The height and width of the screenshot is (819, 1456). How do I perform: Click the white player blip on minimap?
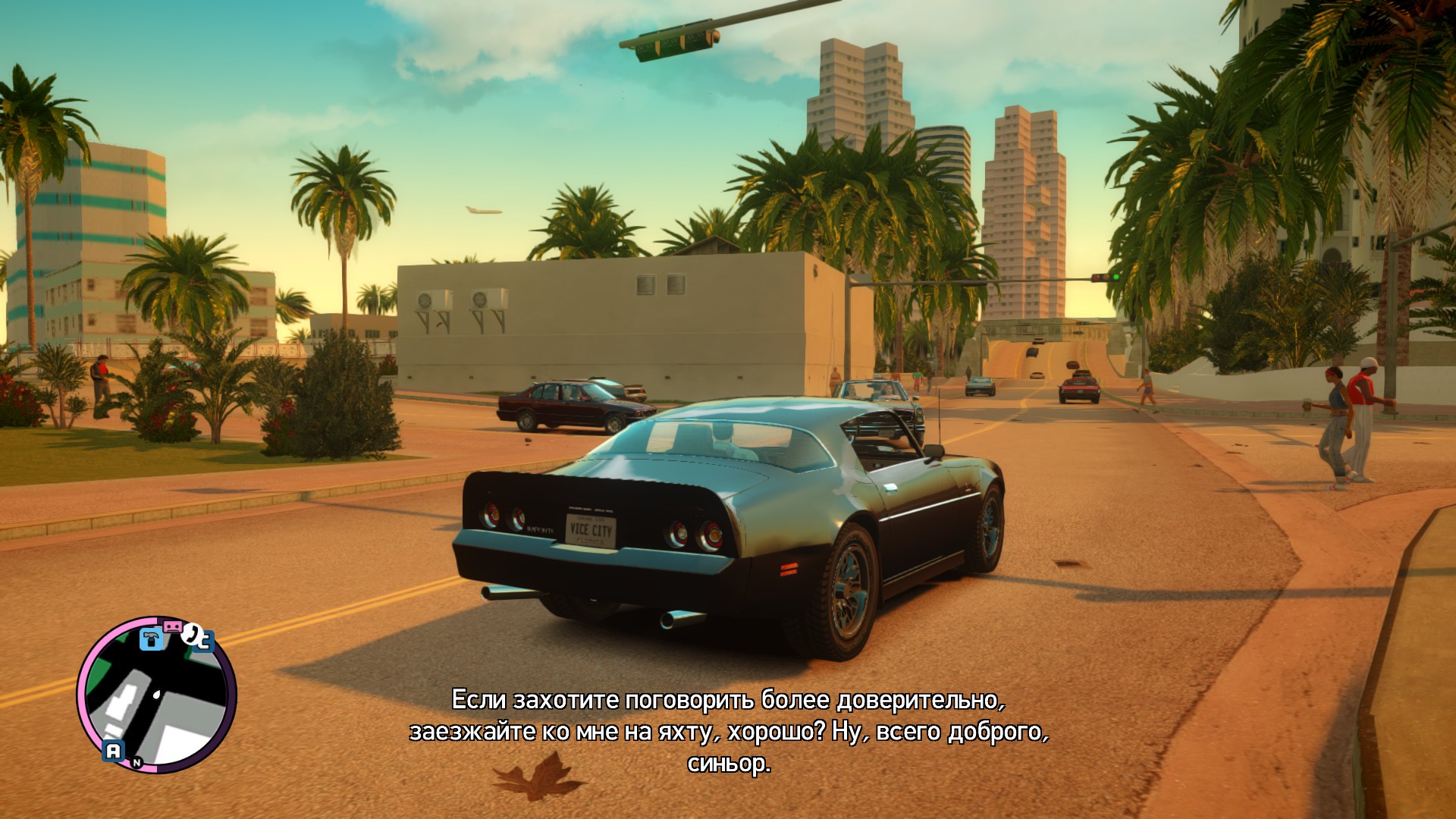click(x=156, y=695)
